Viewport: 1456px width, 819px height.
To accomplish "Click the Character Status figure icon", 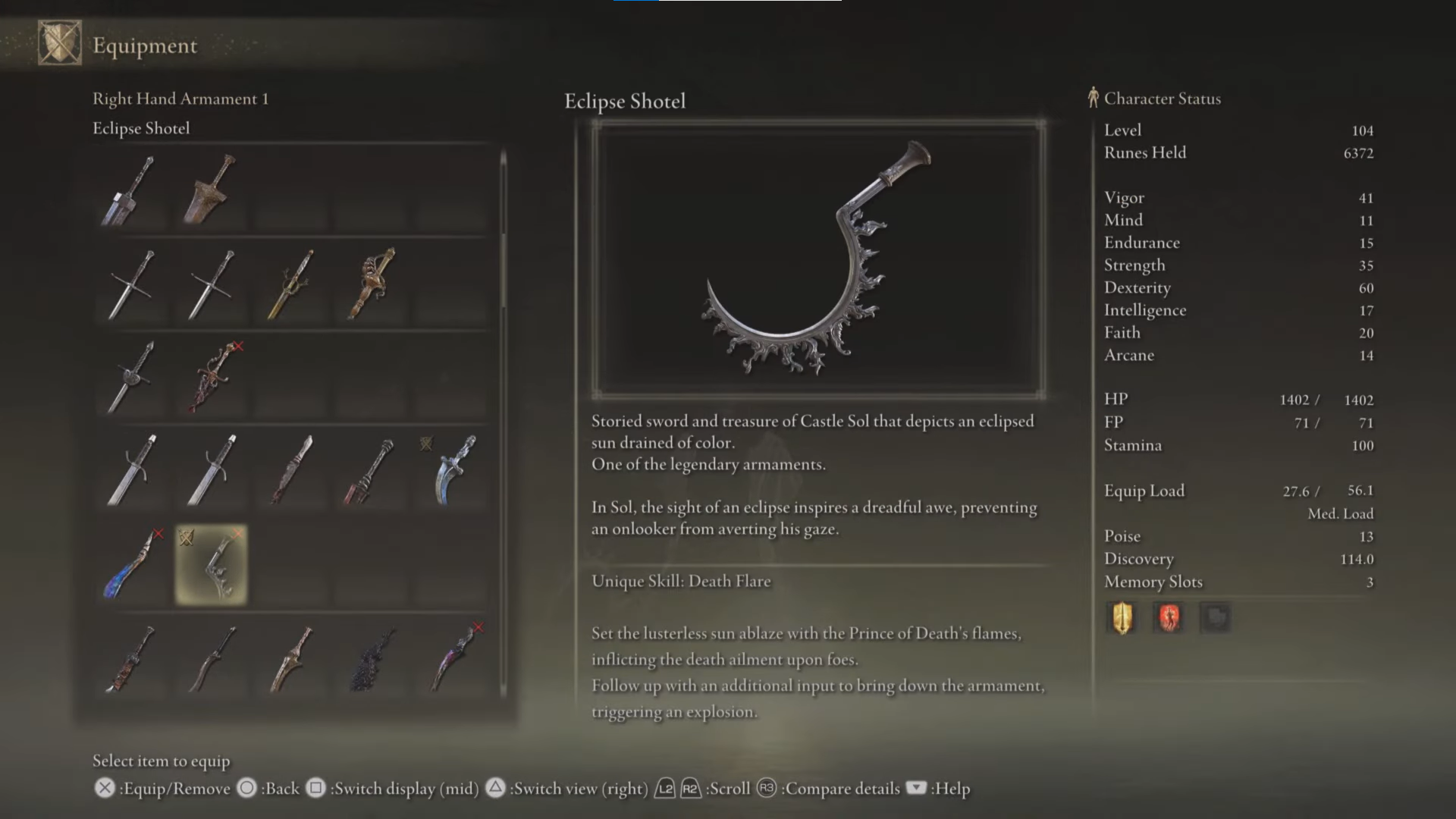I will pyautogui.click(x=1092, y=98).
